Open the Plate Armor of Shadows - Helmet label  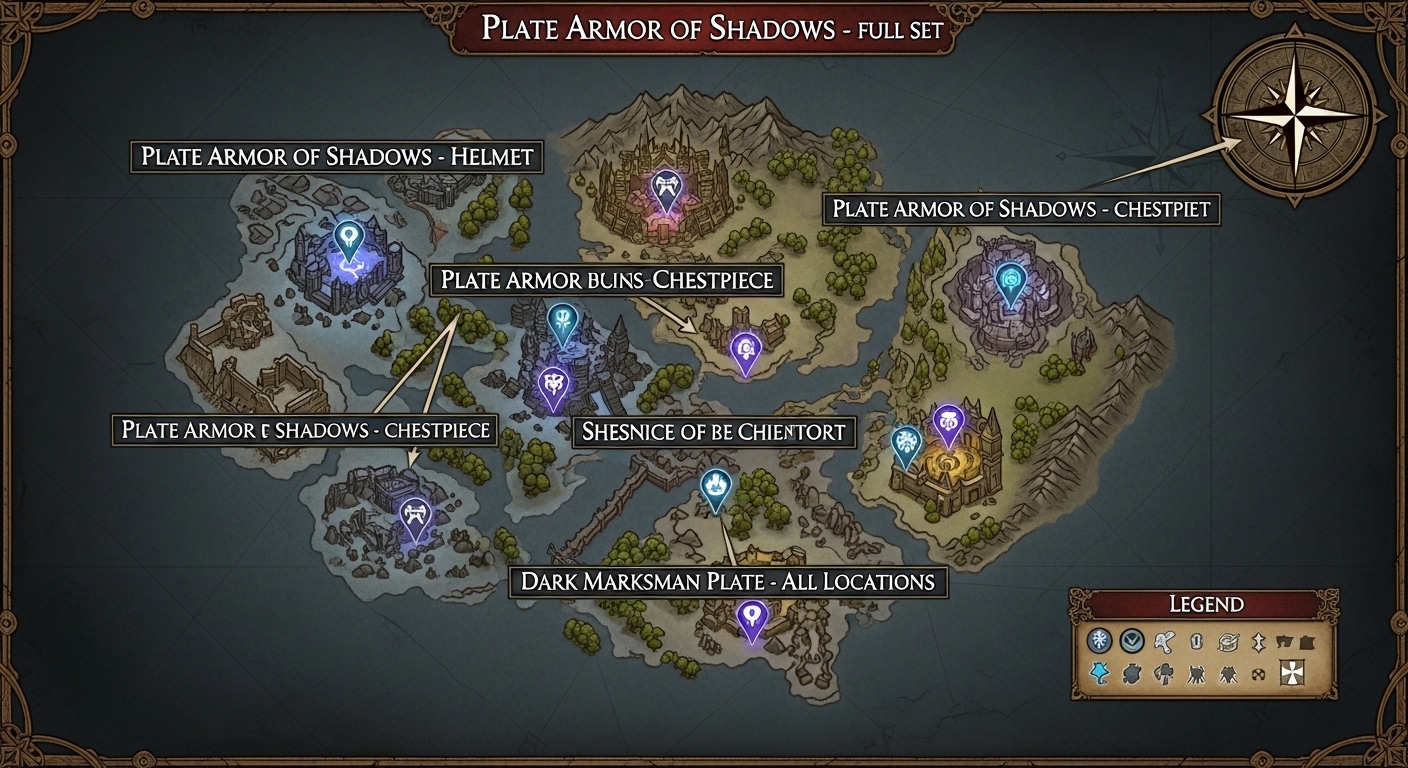pyautogui.click(x=338, y=157)
